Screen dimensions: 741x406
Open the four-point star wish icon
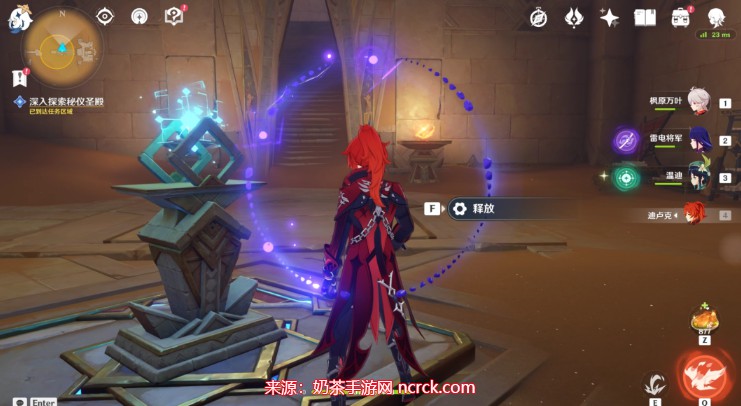tap(609, 17)
